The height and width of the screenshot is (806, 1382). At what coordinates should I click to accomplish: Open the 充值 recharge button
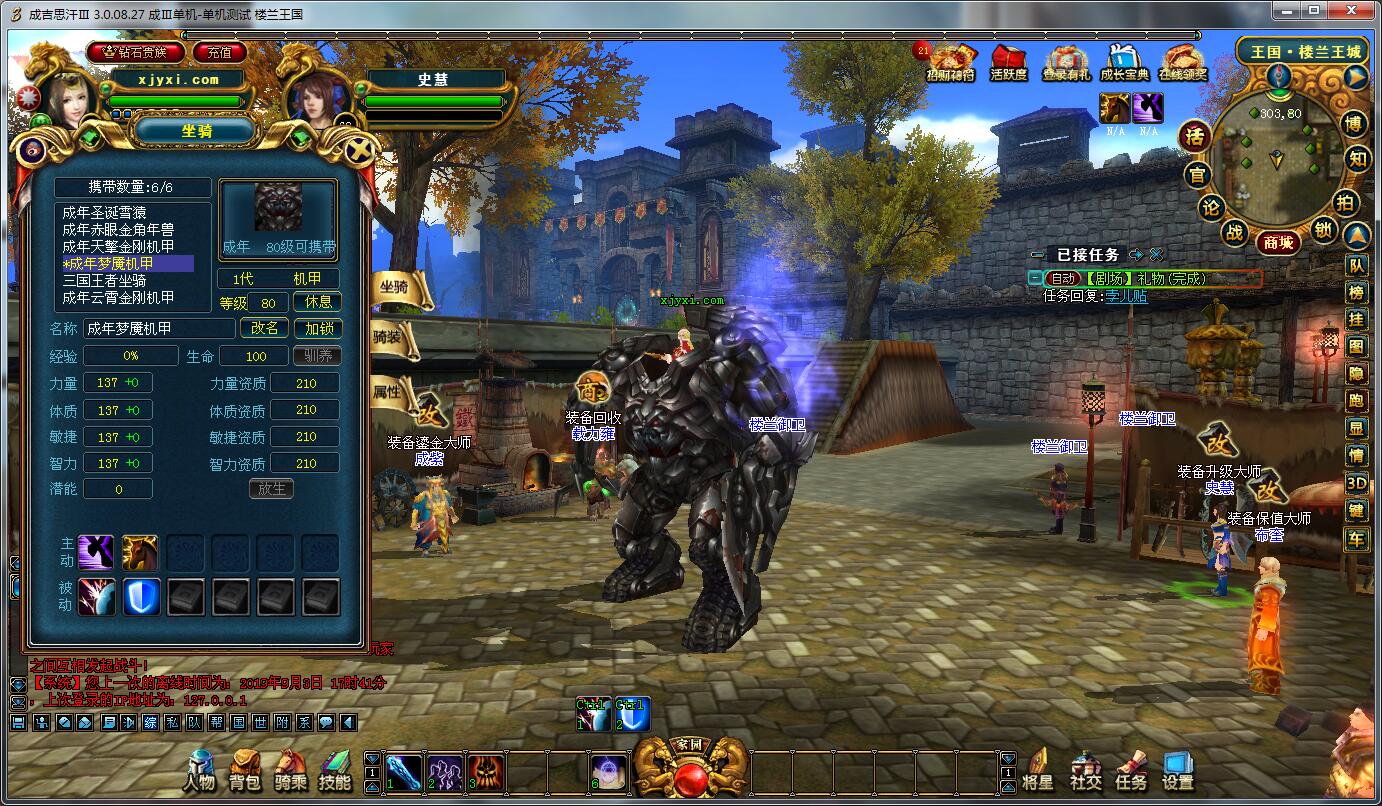pyautogui.click(x=220, y=52)
